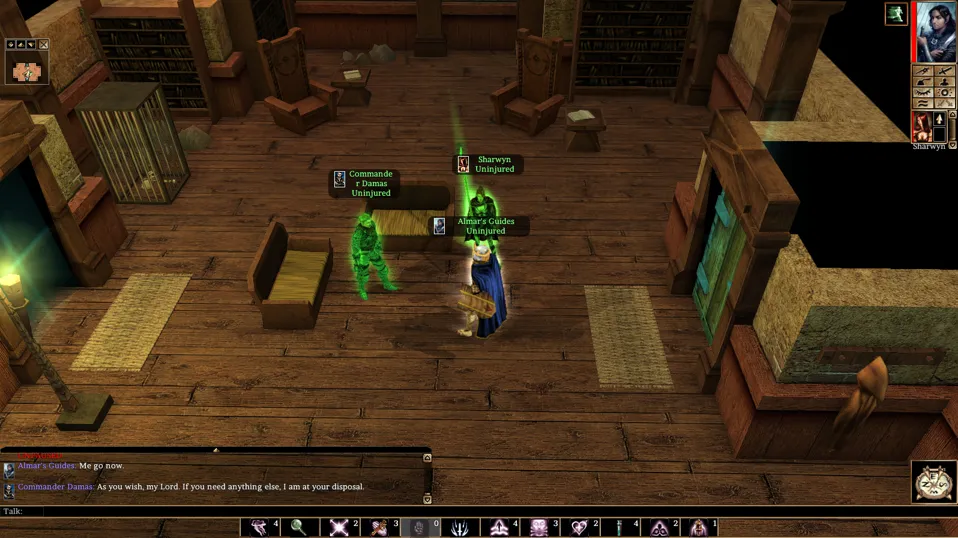Click the Almar's Guides name plate
This screenshot has height=538, width=958.
(485, 226)
